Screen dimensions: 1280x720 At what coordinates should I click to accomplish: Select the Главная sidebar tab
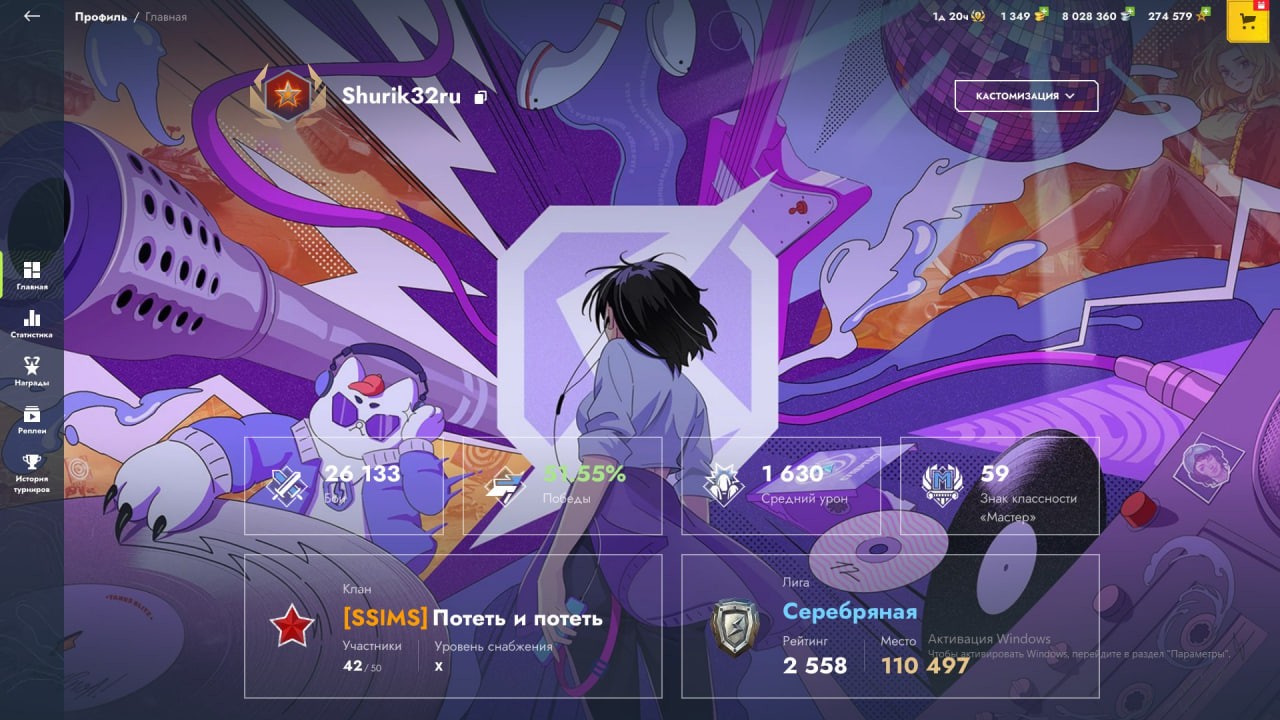coord(32,275)
